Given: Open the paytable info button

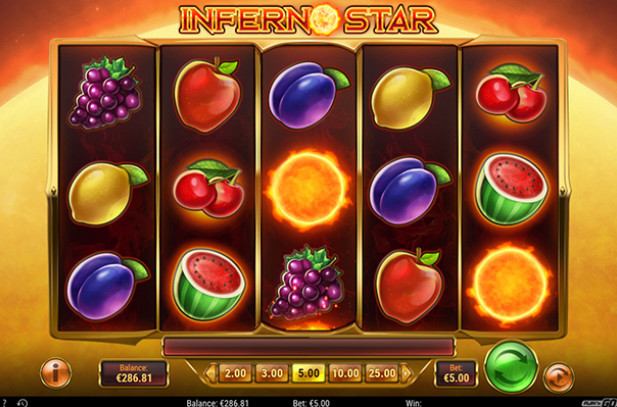Looking at the screenshot, I should point(54,374).
